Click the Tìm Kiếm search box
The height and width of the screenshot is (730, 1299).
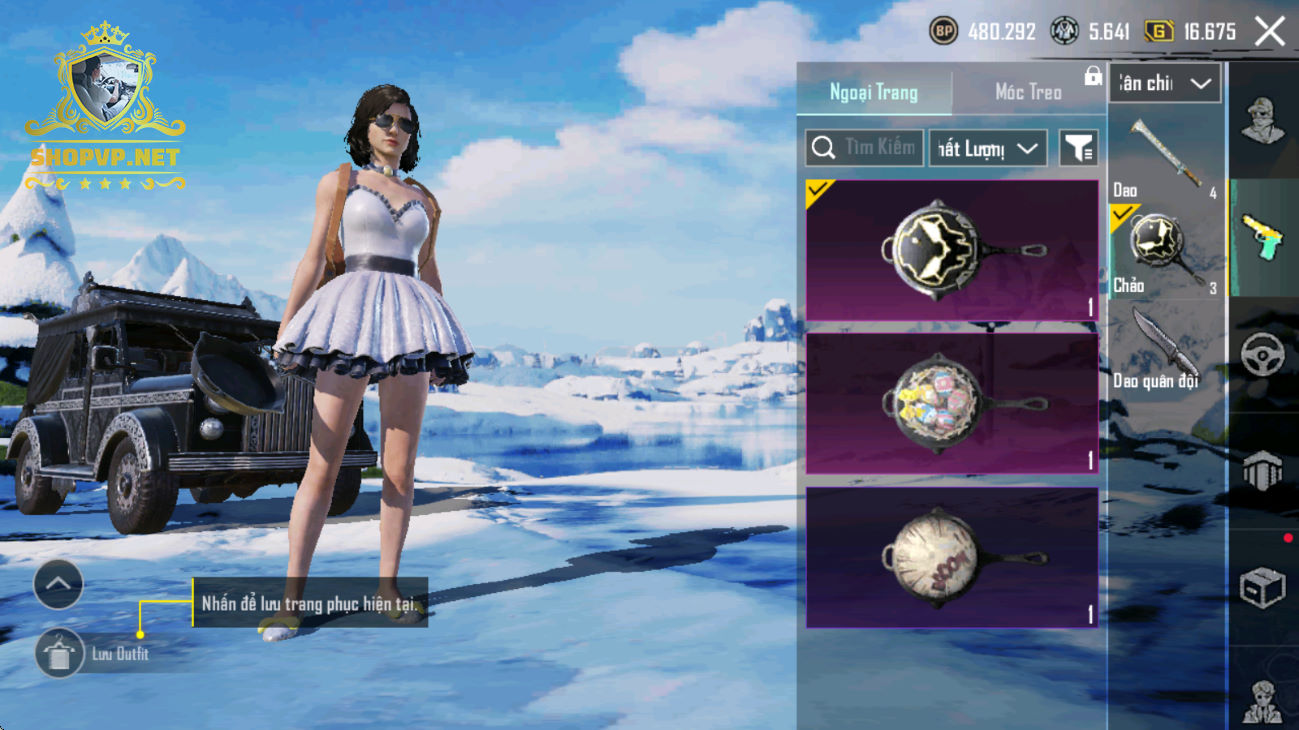pyautogui.click(x=864, y=148)
